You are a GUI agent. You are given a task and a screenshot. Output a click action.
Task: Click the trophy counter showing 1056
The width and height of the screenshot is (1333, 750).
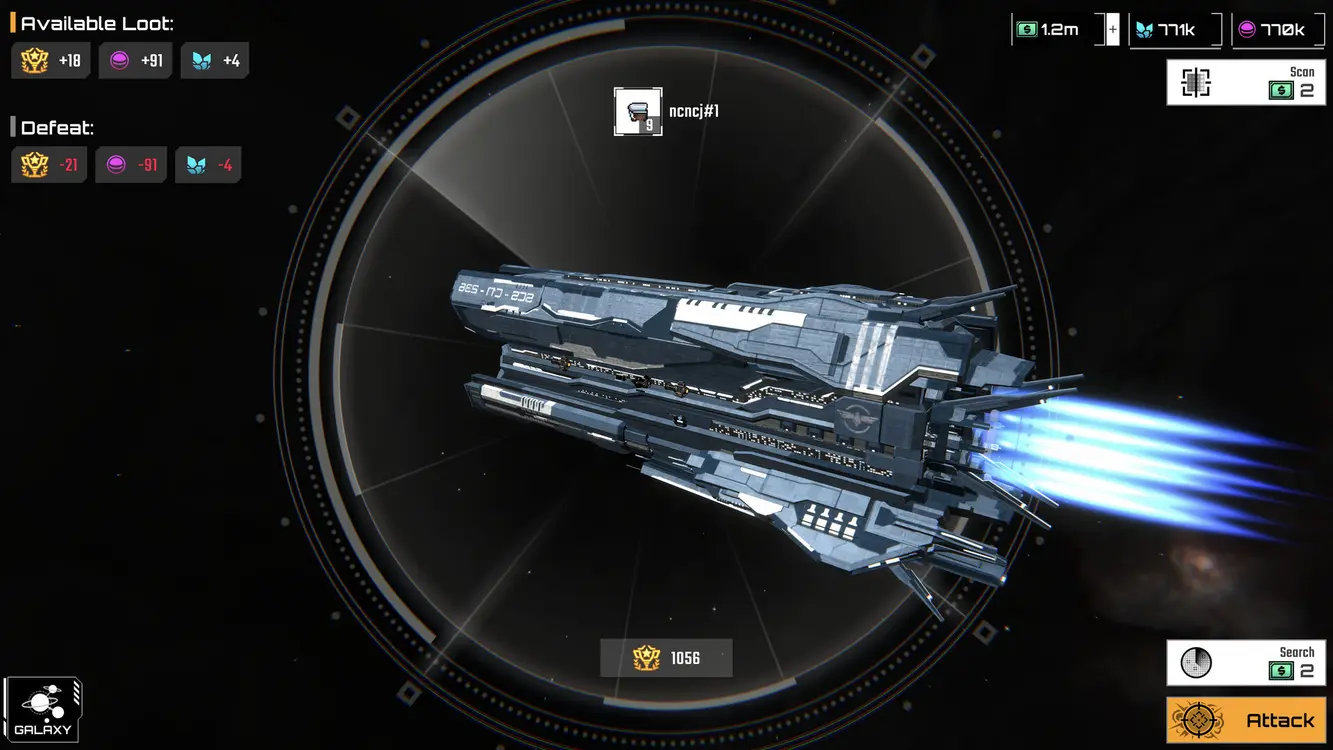tap(666, 658)
